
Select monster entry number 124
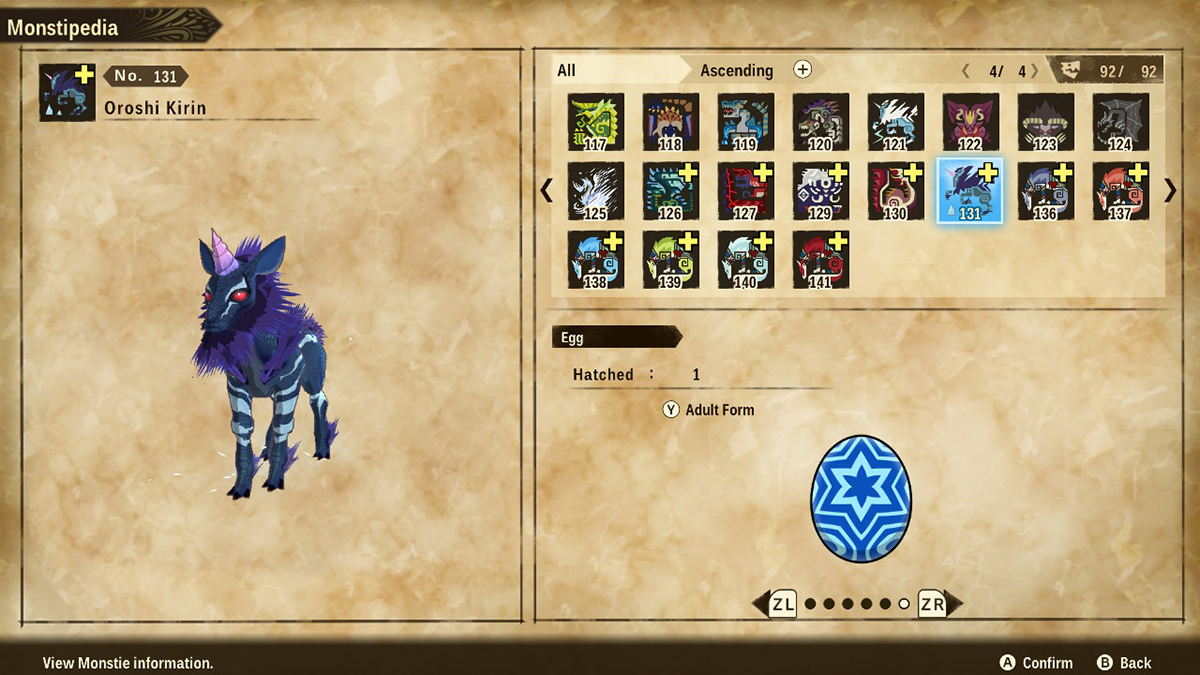(x=1121, y=122)
